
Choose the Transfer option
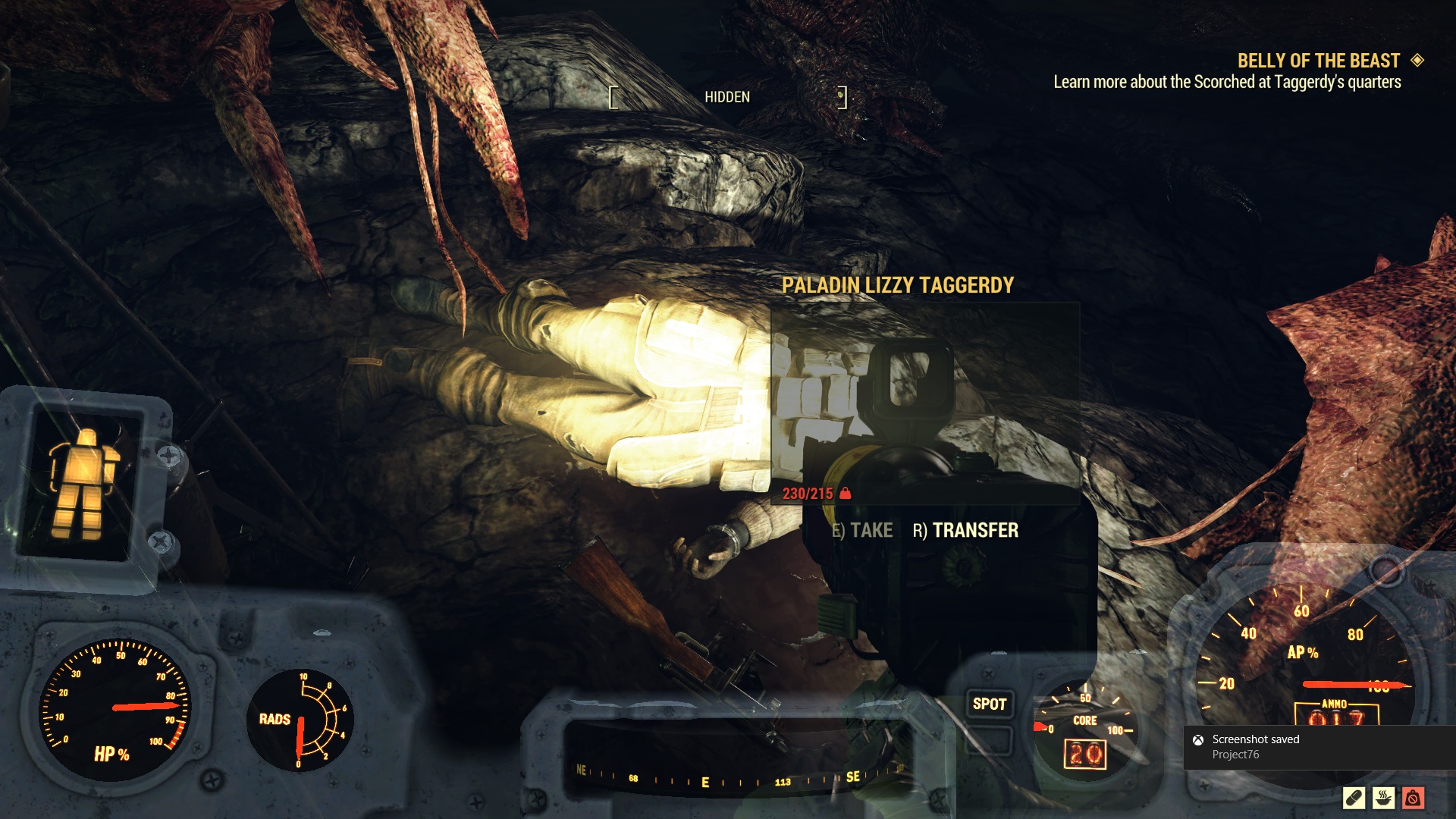[965, 530]
